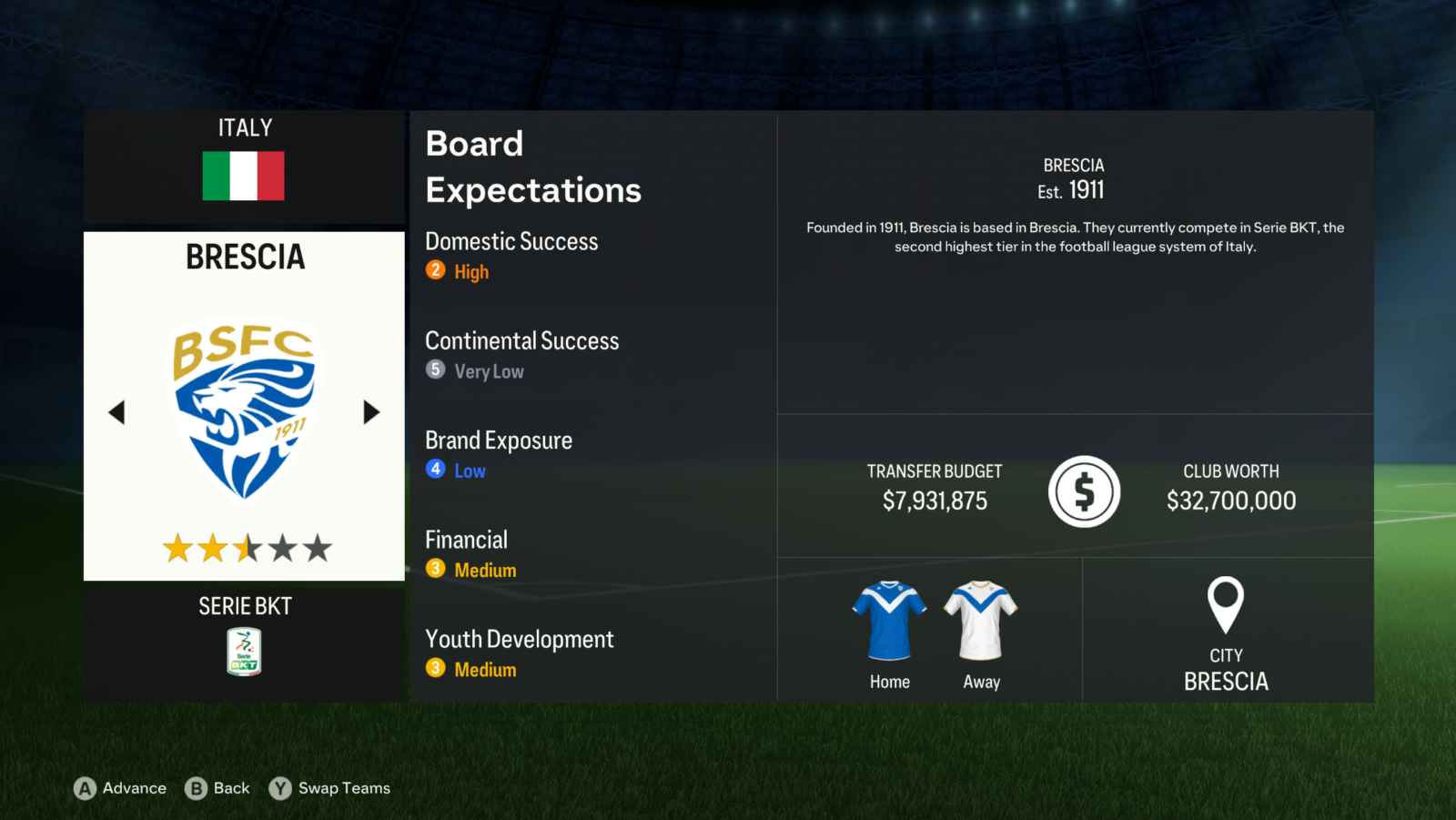This screenshot has height=820, width=1456.
Task: Select the next team with right arrow
Action: click(370, 412)
